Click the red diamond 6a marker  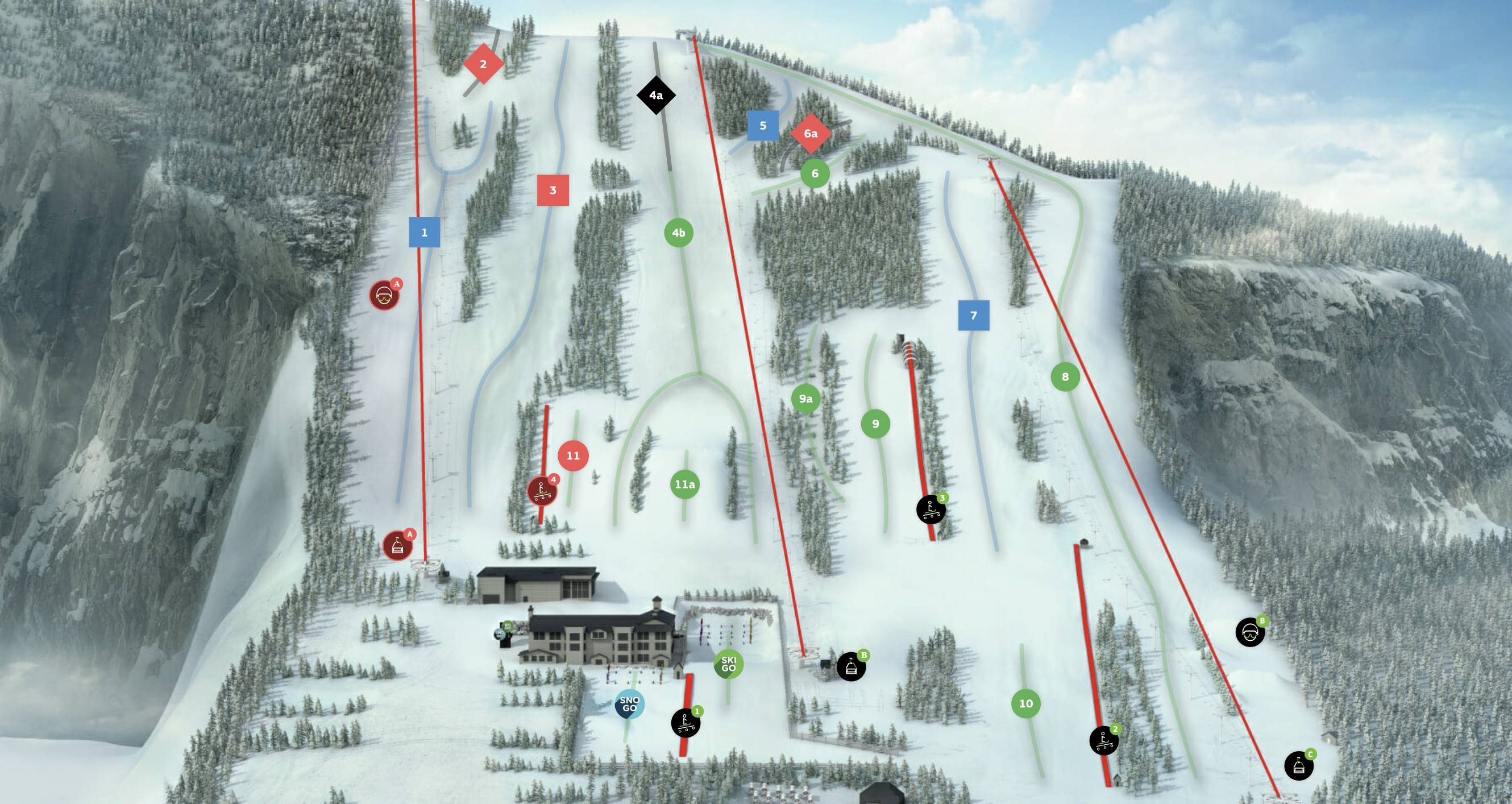coord(811,134)
